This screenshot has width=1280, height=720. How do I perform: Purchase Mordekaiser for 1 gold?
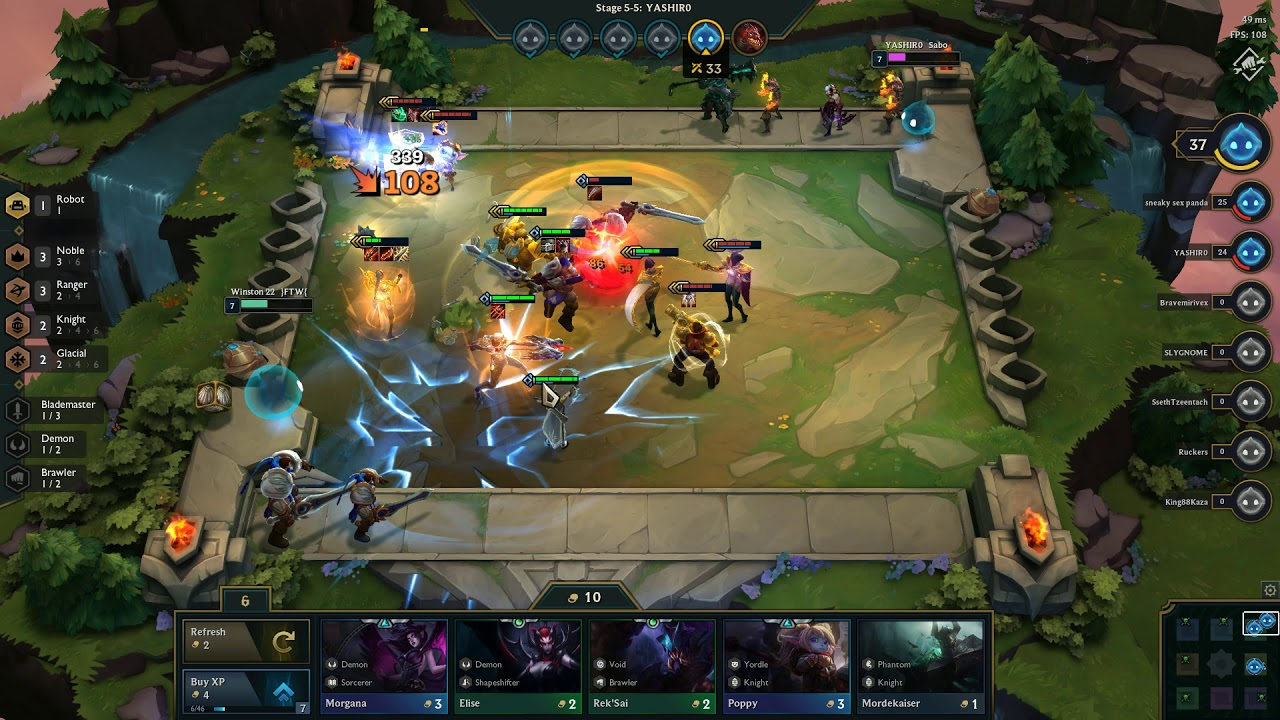(x=920, y=665)
